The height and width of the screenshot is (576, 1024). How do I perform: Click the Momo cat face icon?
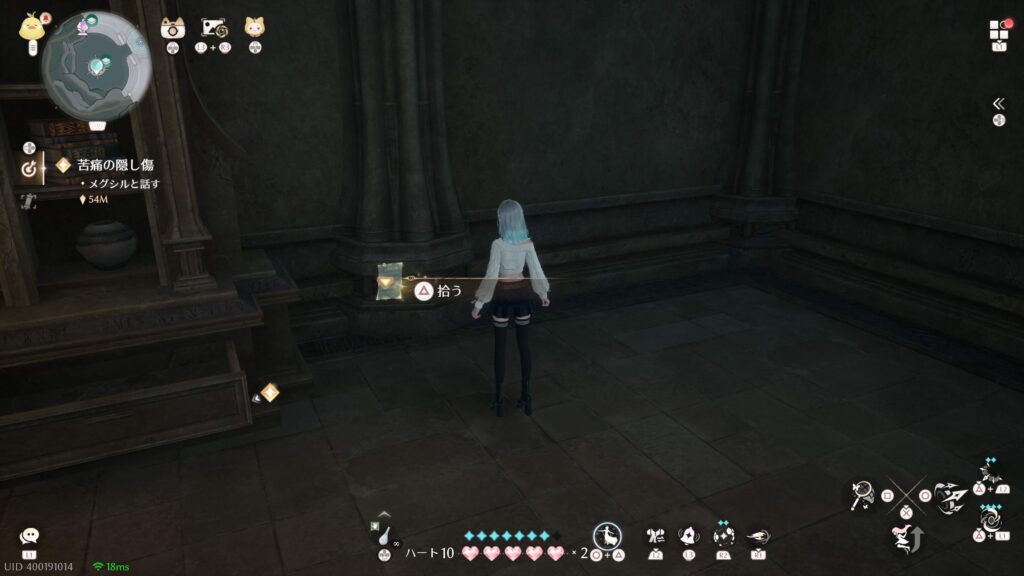254,27
